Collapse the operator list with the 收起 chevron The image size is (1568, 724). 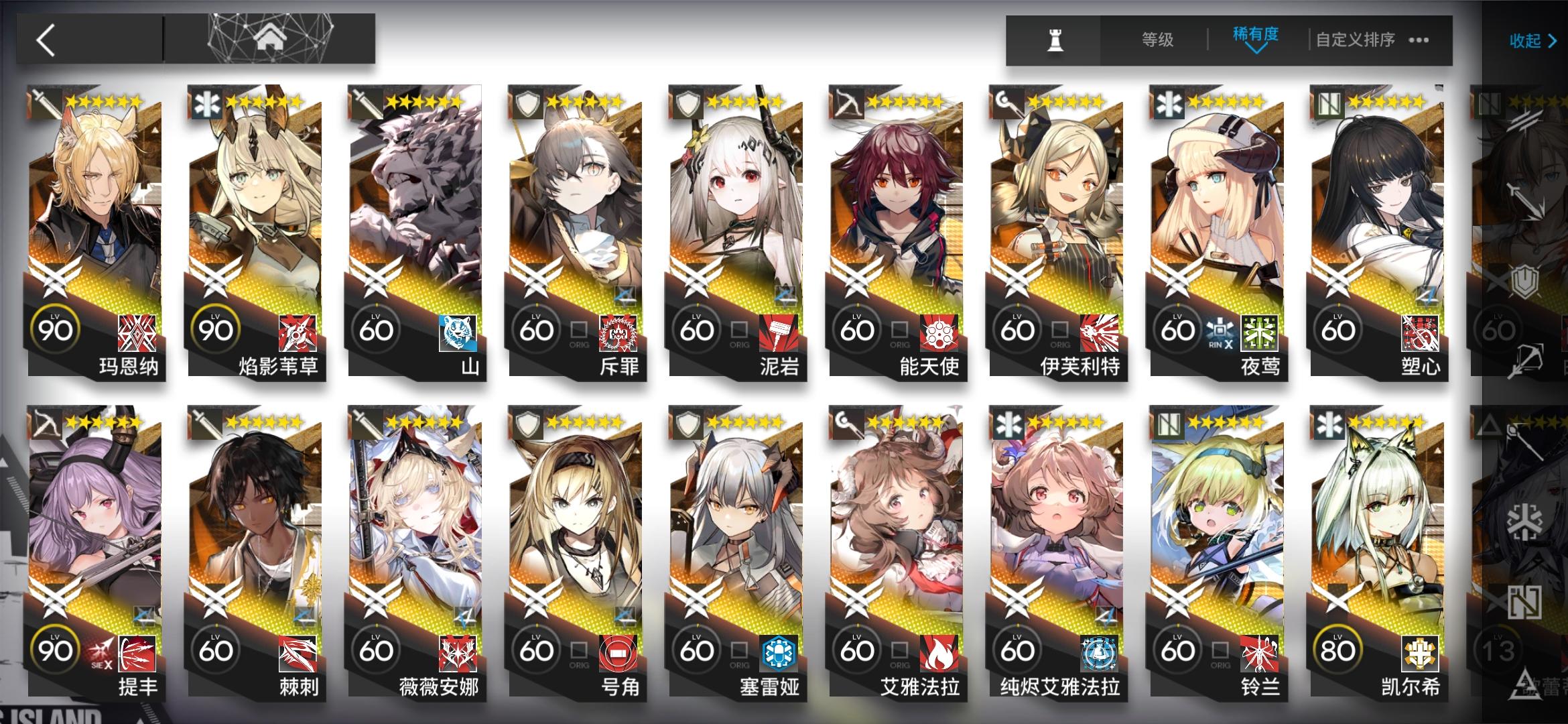tap(1531, 41)
